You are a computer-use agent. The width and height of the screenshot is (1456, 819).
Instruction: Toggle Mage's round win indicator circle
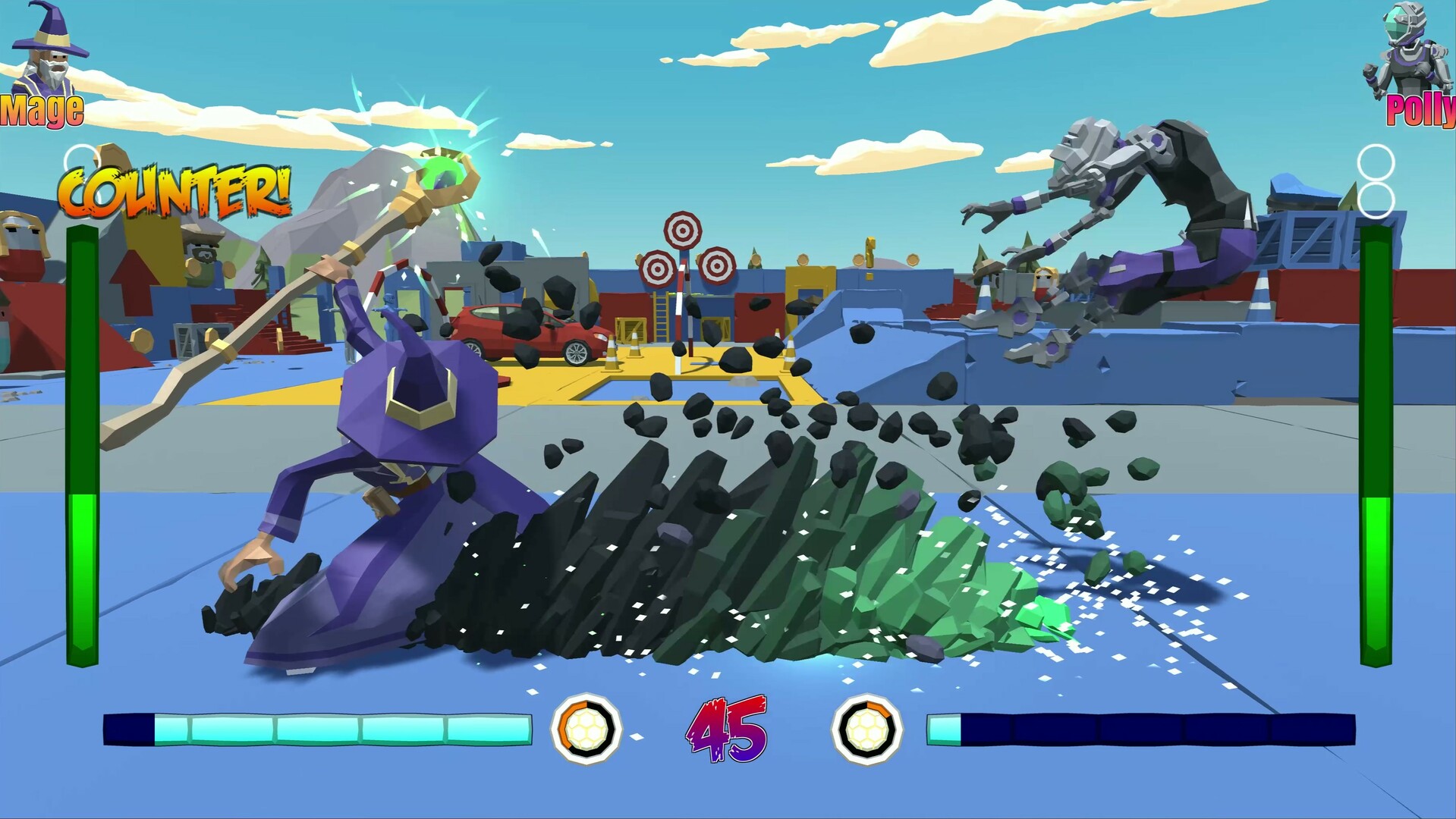pyautogui.click(x=81, y=157)
